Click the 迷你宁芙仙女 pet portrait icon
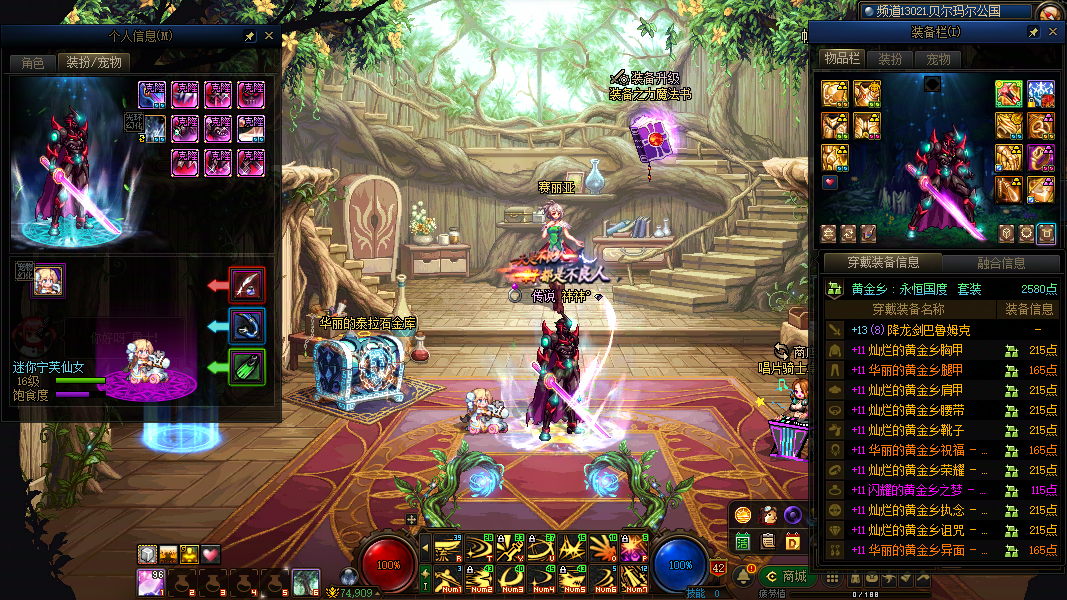This screenshot has width=1067, height=600. click(x=47, y=281)
